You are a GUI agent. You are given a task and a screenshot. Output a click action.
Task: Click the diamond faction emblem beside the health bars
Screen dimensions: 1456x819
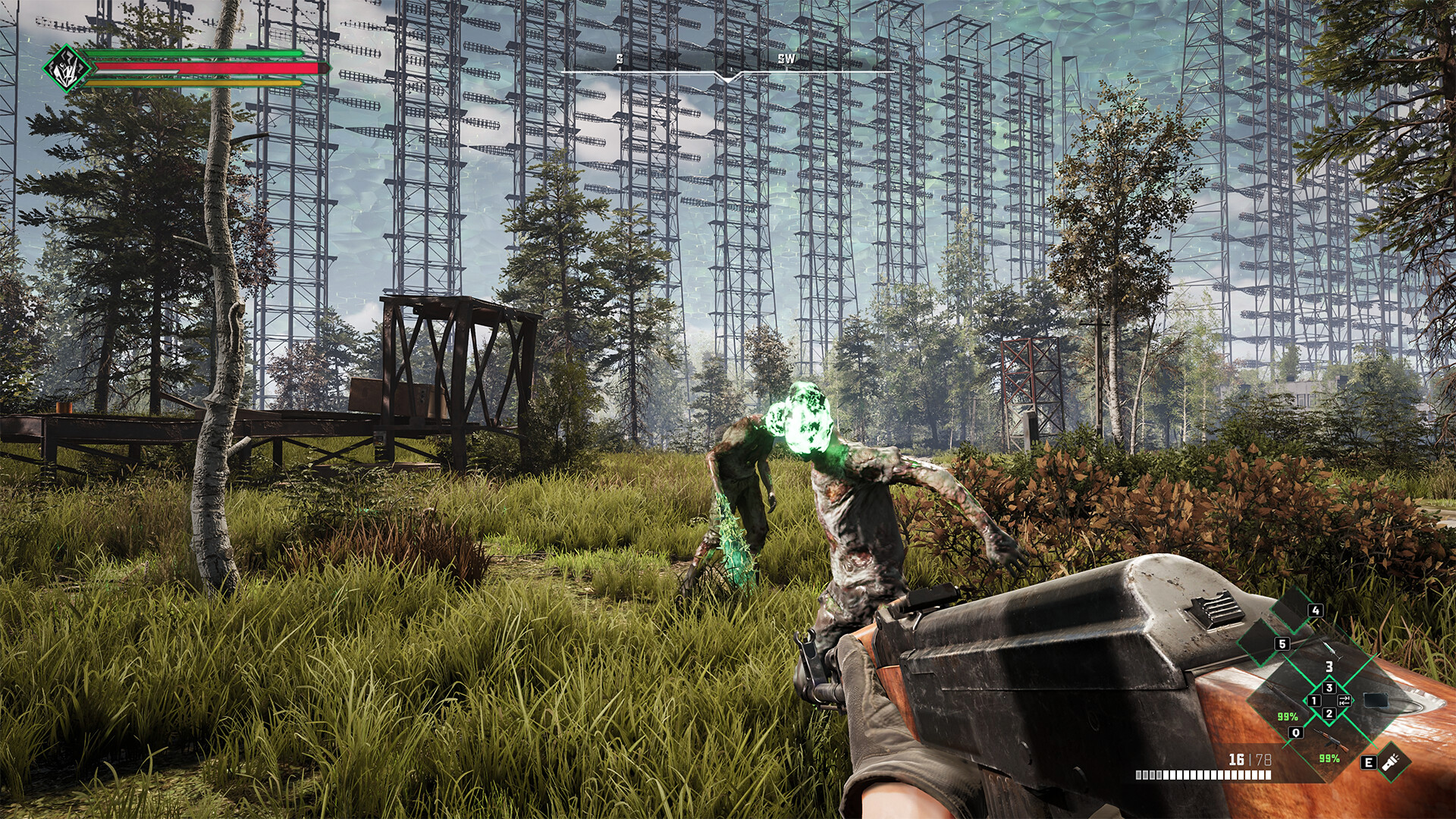[68, 70]
